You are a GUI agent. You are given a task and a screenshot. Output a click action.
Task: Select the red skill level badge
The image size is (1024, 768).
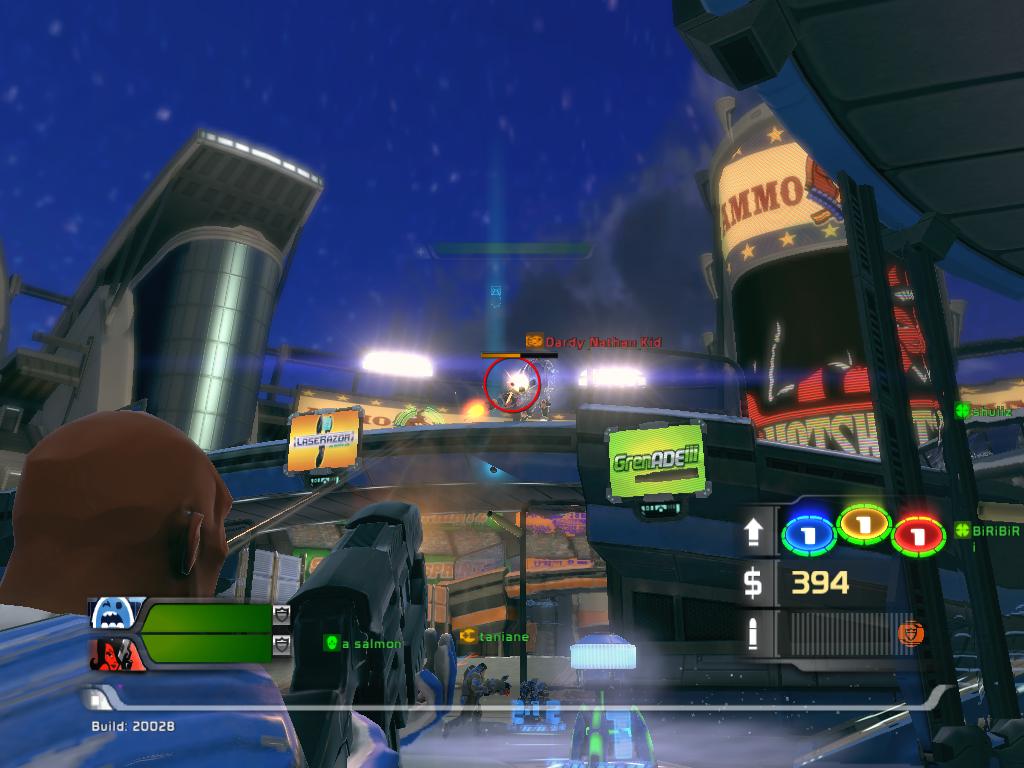(x=919, y=535)
